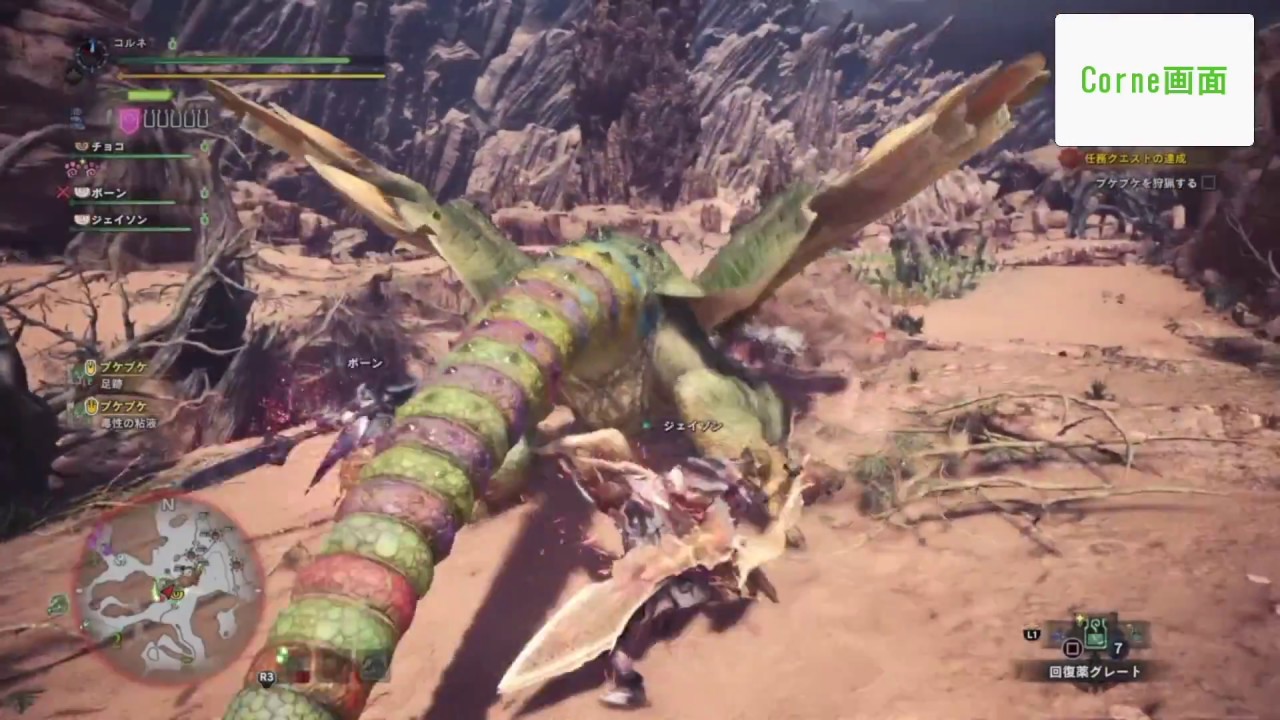The height and width of the screenshot is (720, 1280).
Task: Toggle the red X status beside ボーン
Action: 63,191
